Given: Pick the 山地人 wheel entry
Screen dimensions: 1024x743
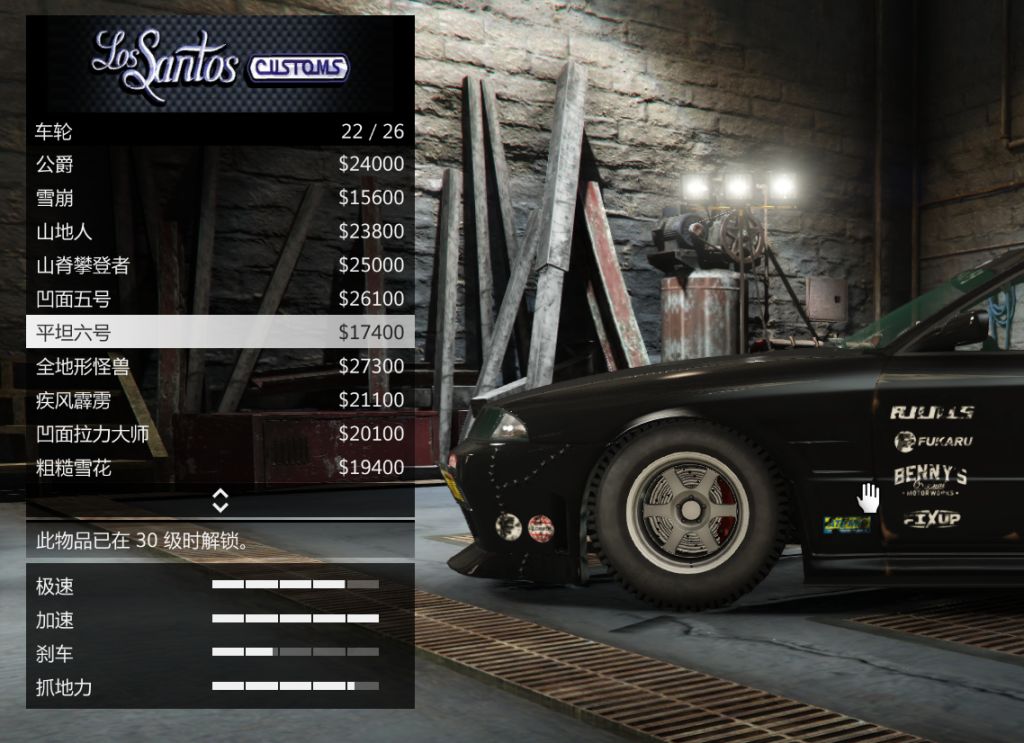Looking at the screenshot, I should pos(220,232).
